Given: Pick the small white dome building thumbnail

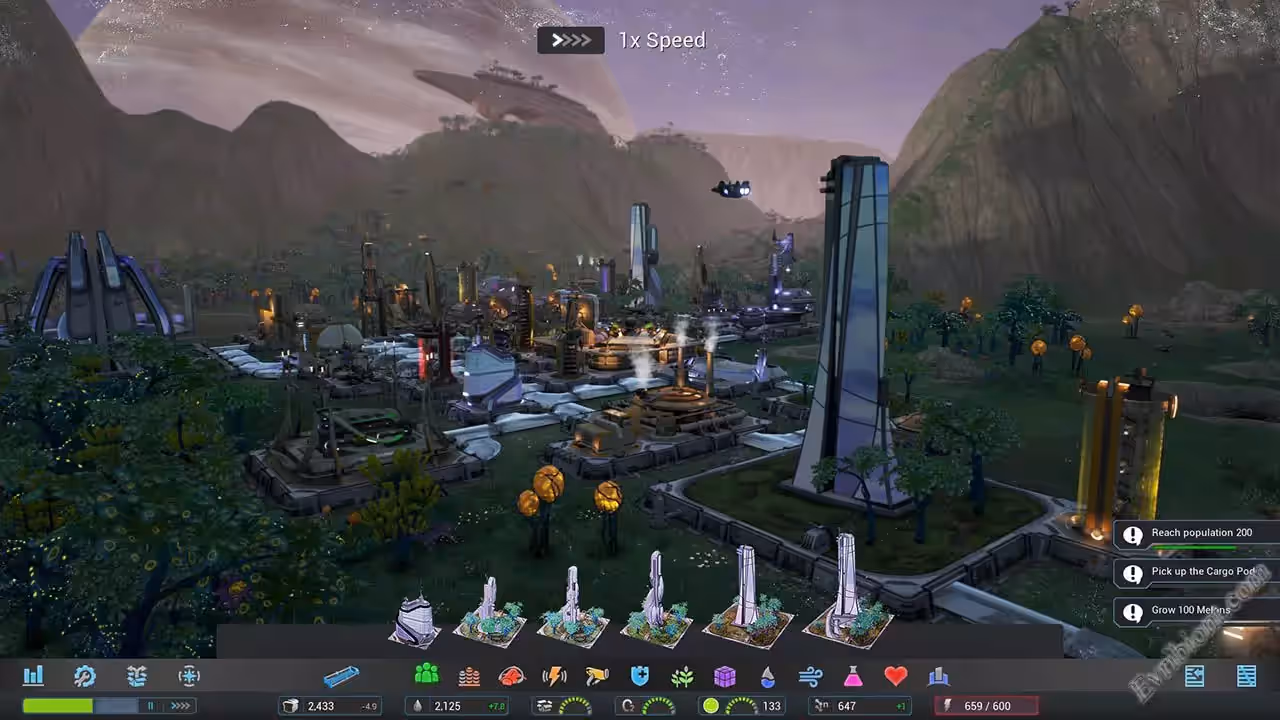Looking at the screenshot, I should (x=414, y=620).
